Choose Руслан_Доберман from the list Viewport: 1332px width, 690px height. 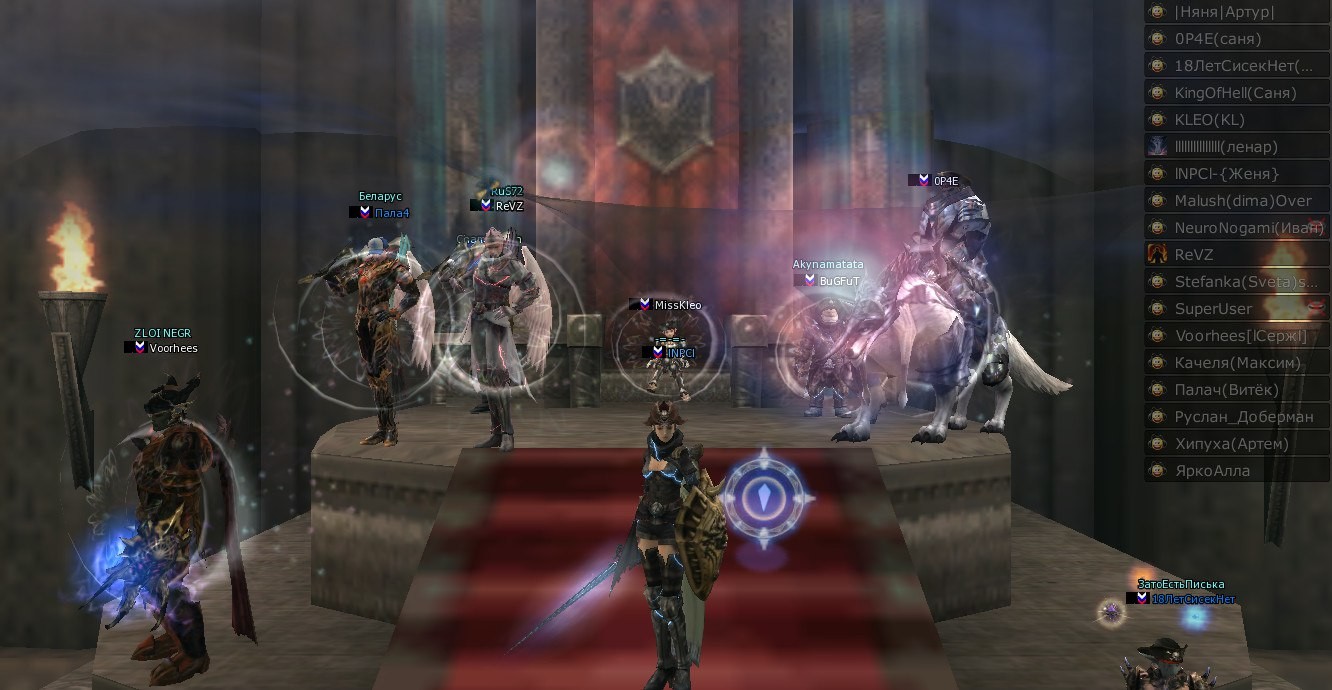tap(1236, 417)
